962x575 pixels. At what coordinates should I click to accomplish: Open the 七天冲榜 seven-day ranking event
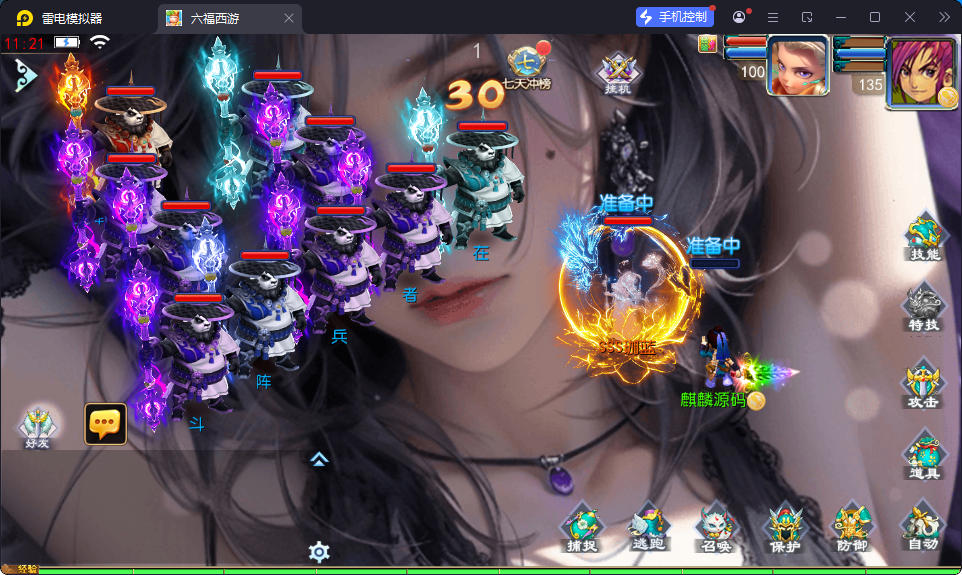527,67
